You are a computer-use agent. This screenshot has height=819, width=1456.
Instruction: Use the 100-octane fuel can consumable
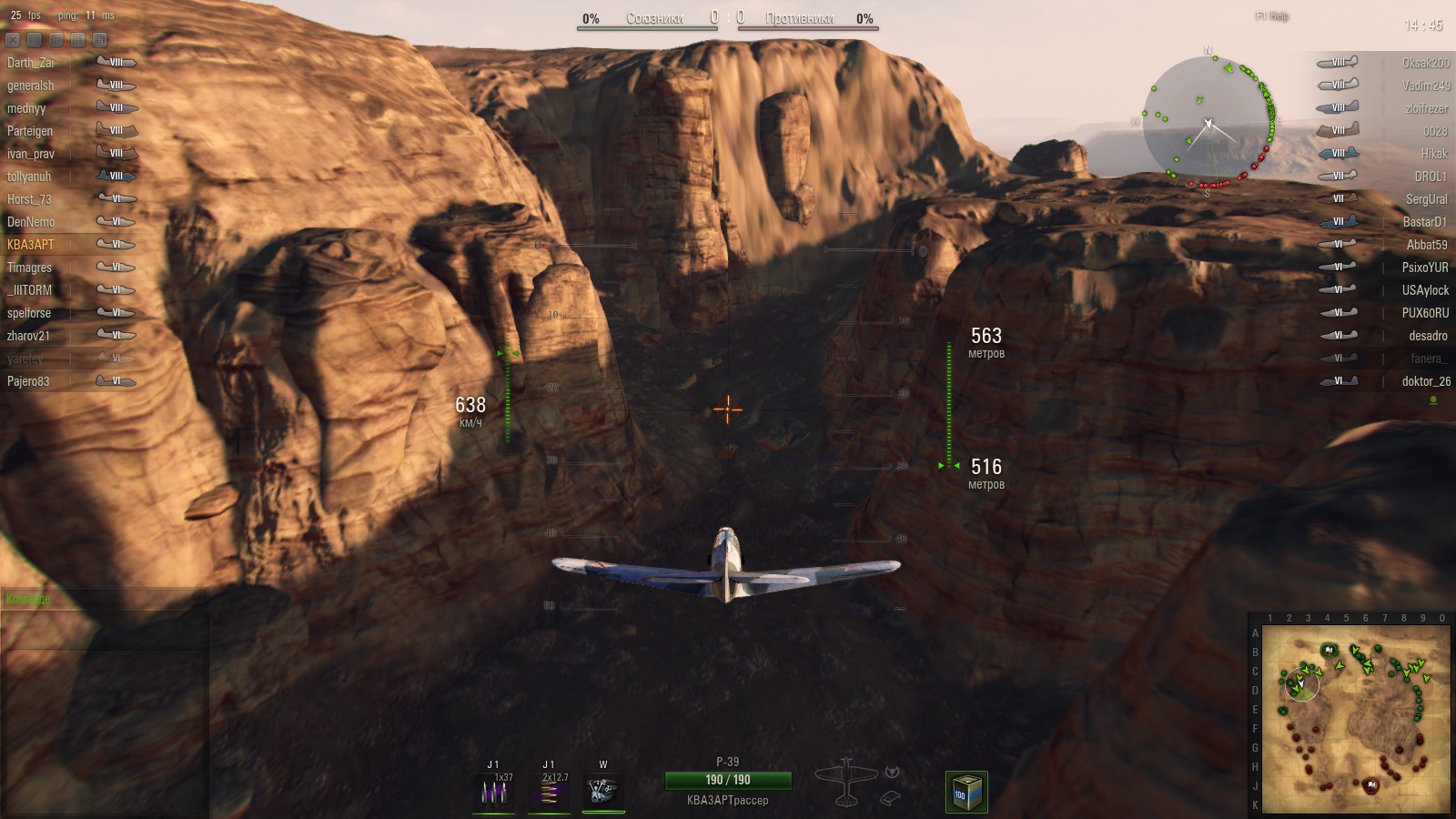coord(966,793)
